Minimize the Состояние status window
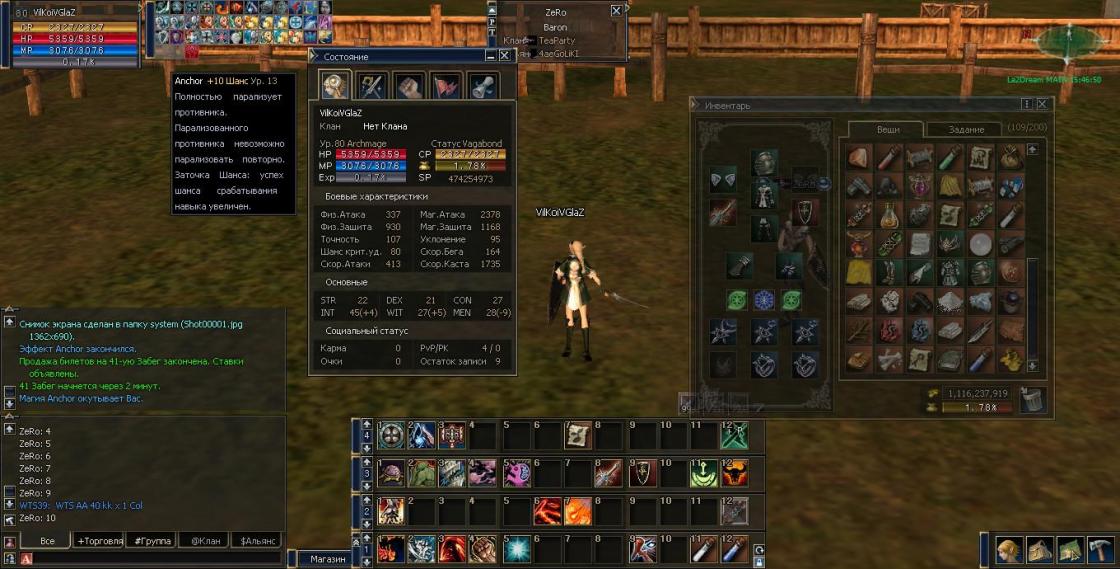 pos(490,56)
